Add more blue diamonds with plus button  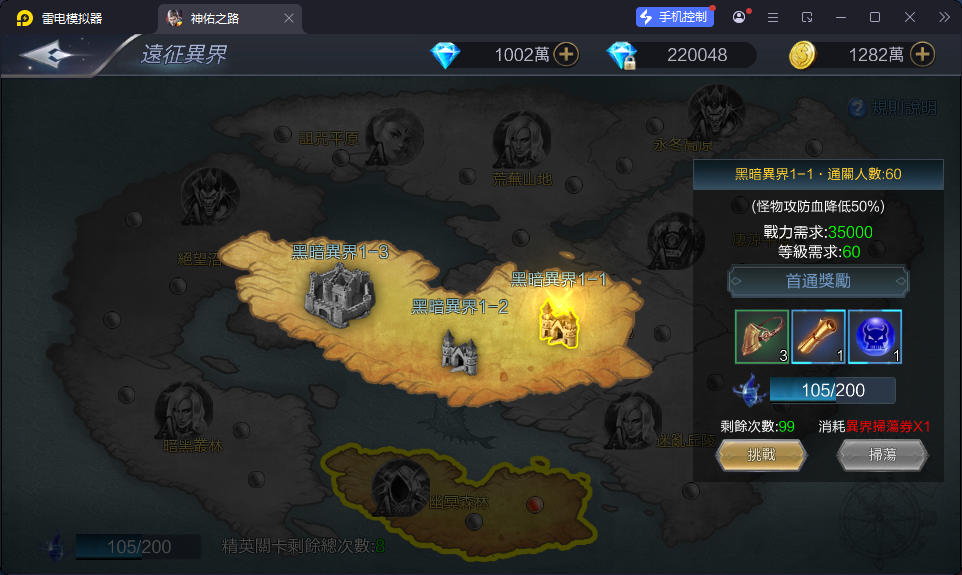point(566,55)
